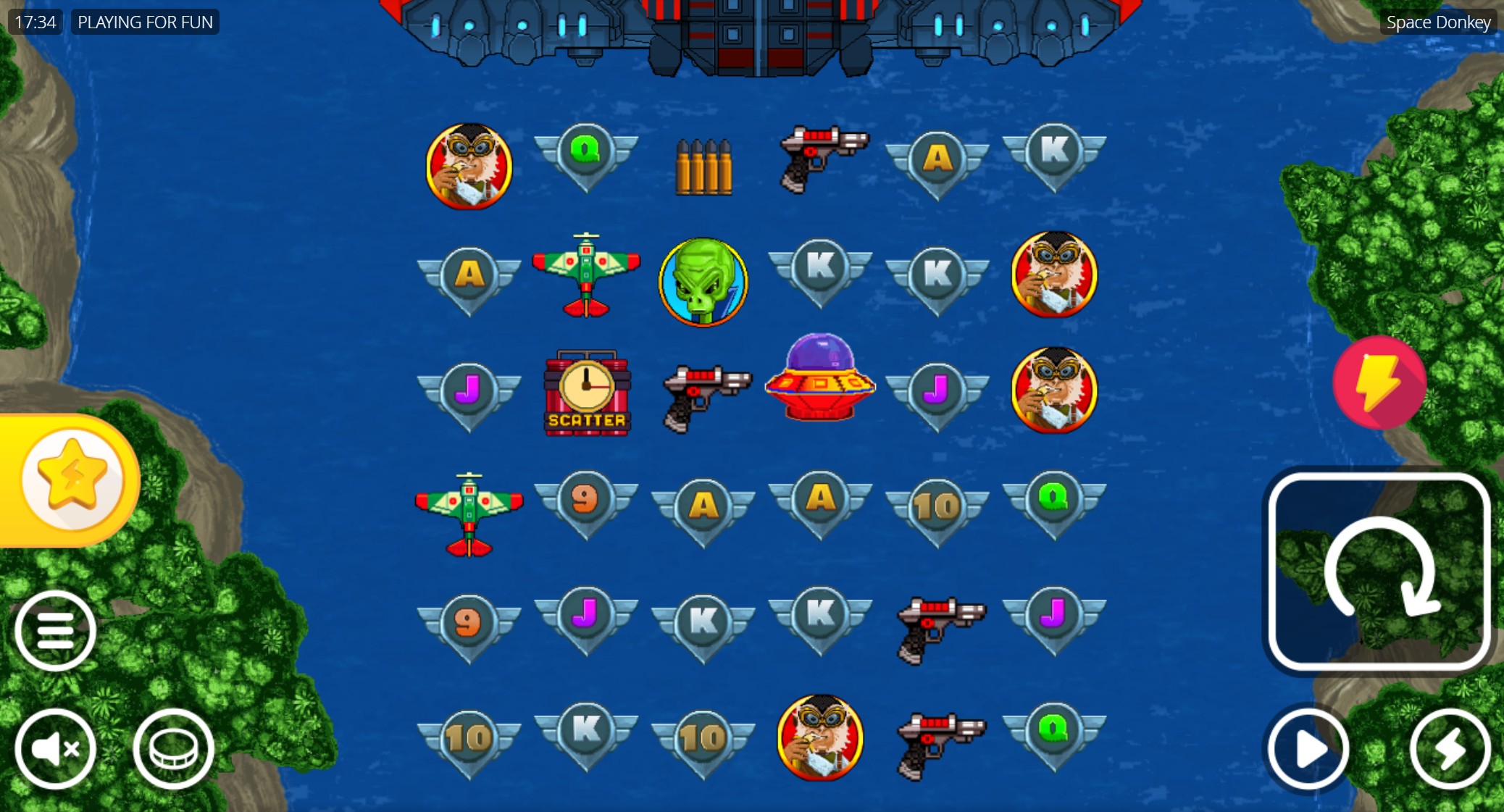The height and width of the screenshot is (812, 1504).
Task: Open the coin bet settings
Action: 173,749
